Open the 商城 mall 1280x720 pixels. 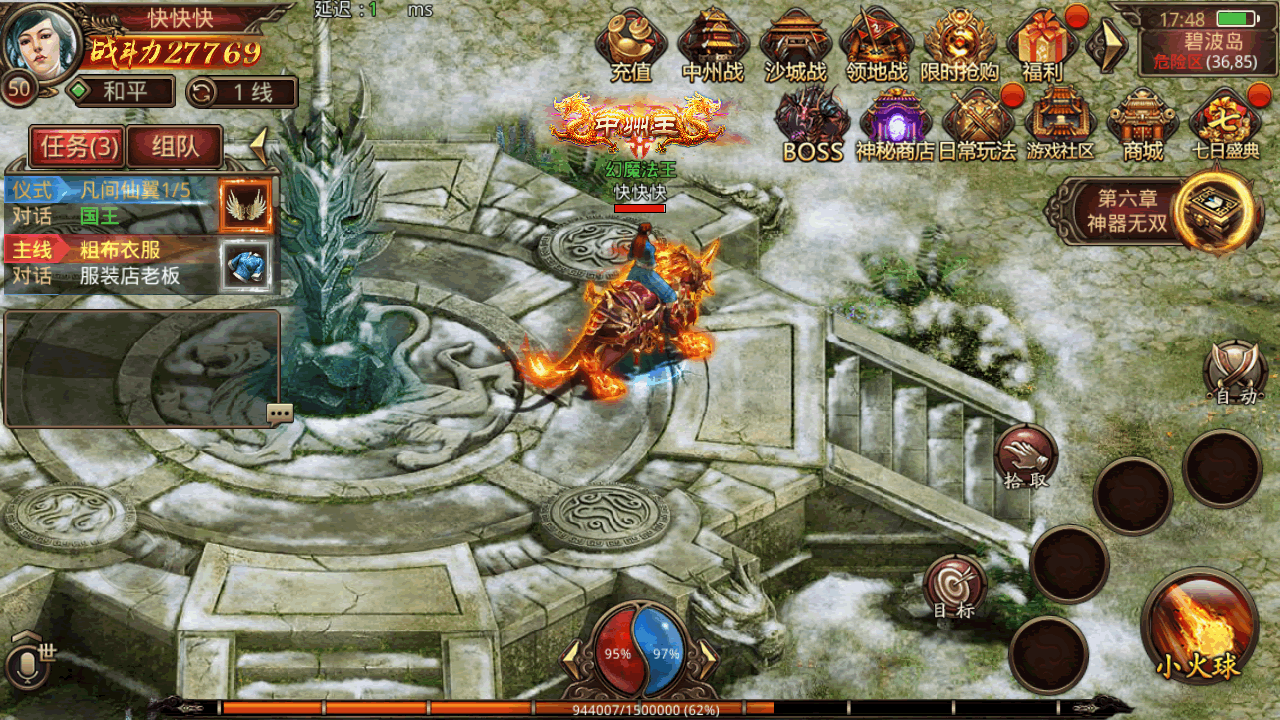(x=1143, y=123)
